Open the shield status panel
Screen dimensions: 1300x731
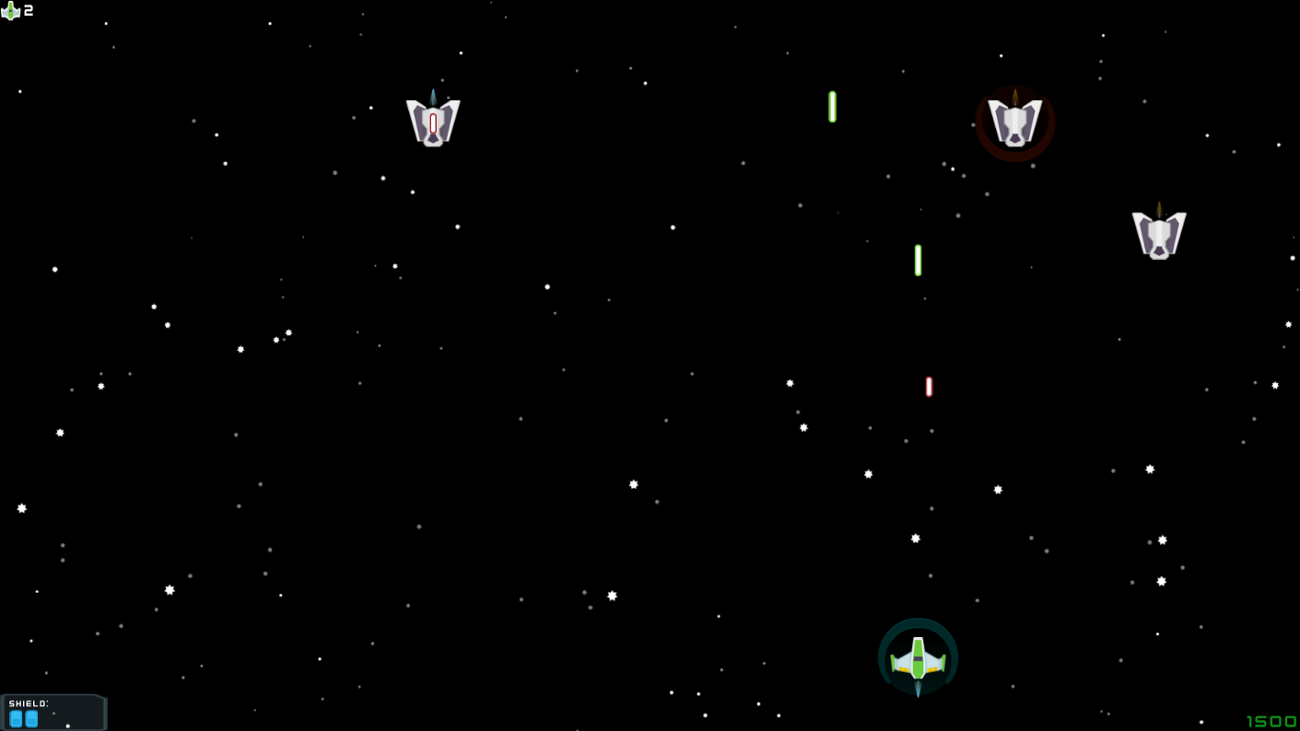(55, 710)
